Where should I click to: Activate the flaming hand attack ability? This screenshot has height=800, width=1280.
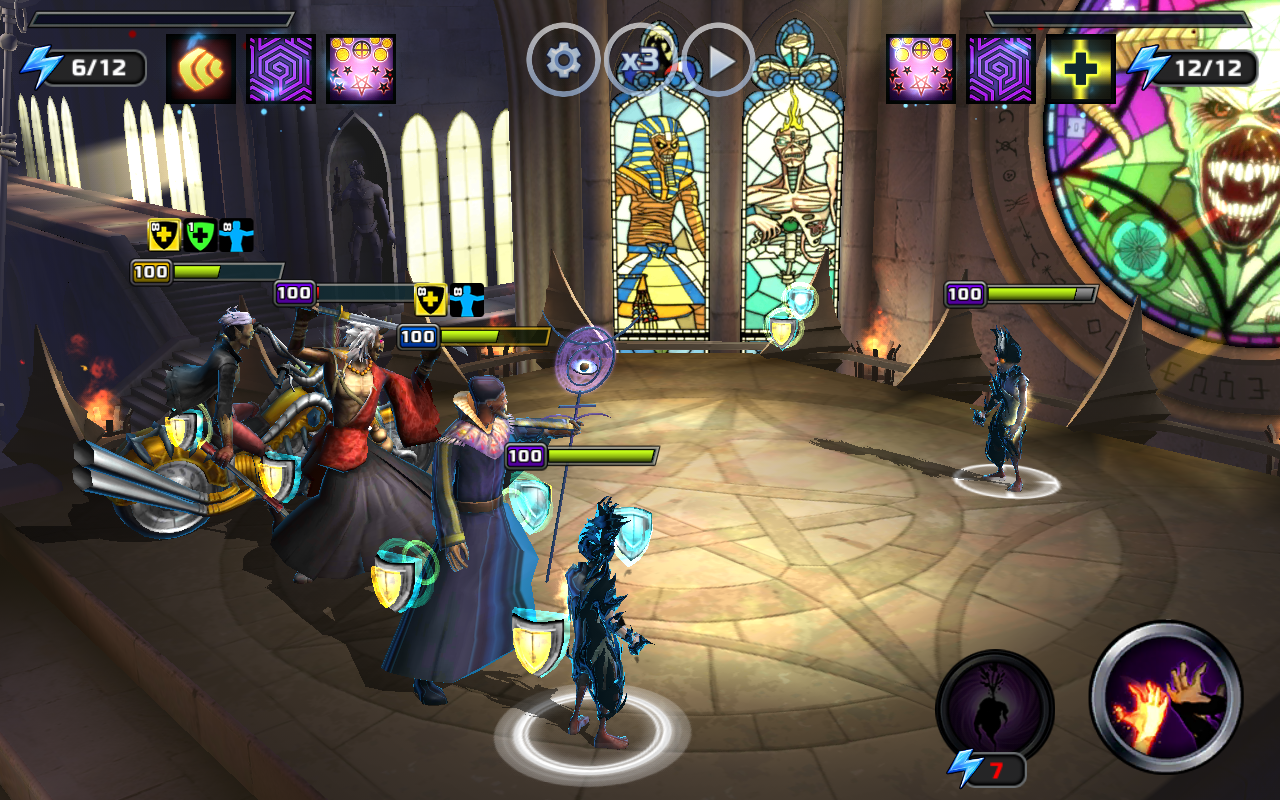click(1166, 697)
